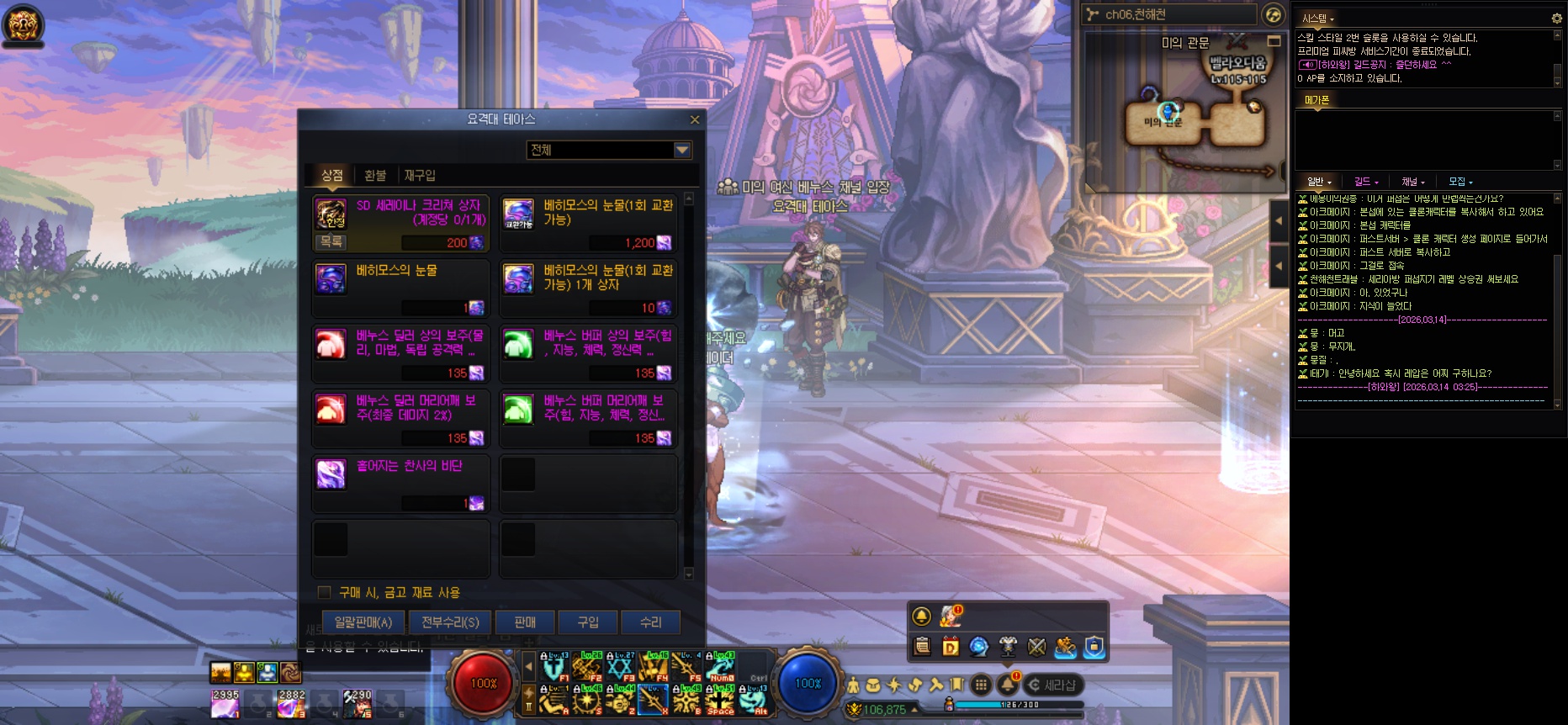Open the chat settings gear
Screen dimensions: 1568x725
point(1556,18)
